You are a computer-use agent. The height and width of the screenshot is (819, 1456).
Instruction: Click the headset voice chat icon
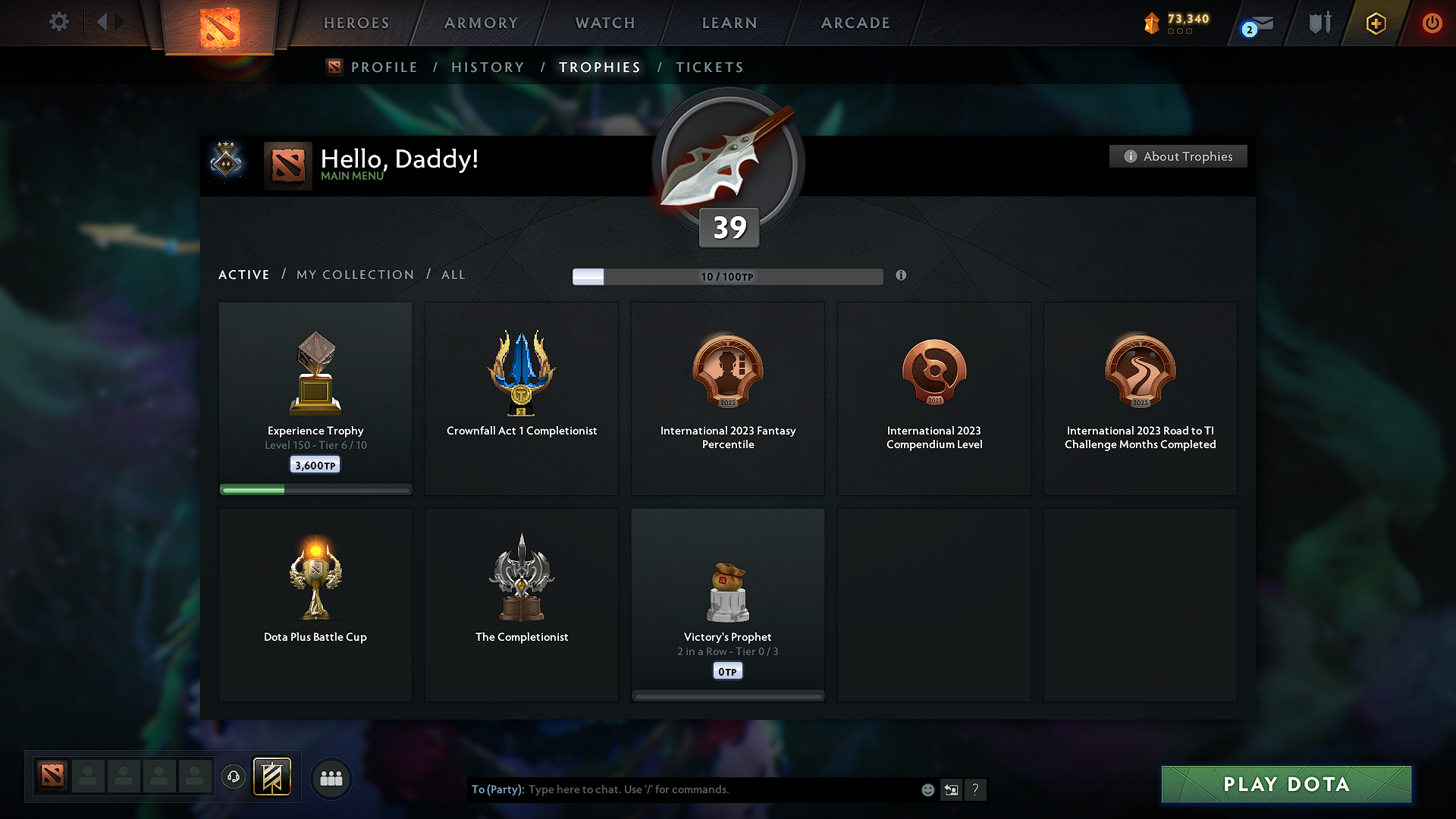(233, 777)
